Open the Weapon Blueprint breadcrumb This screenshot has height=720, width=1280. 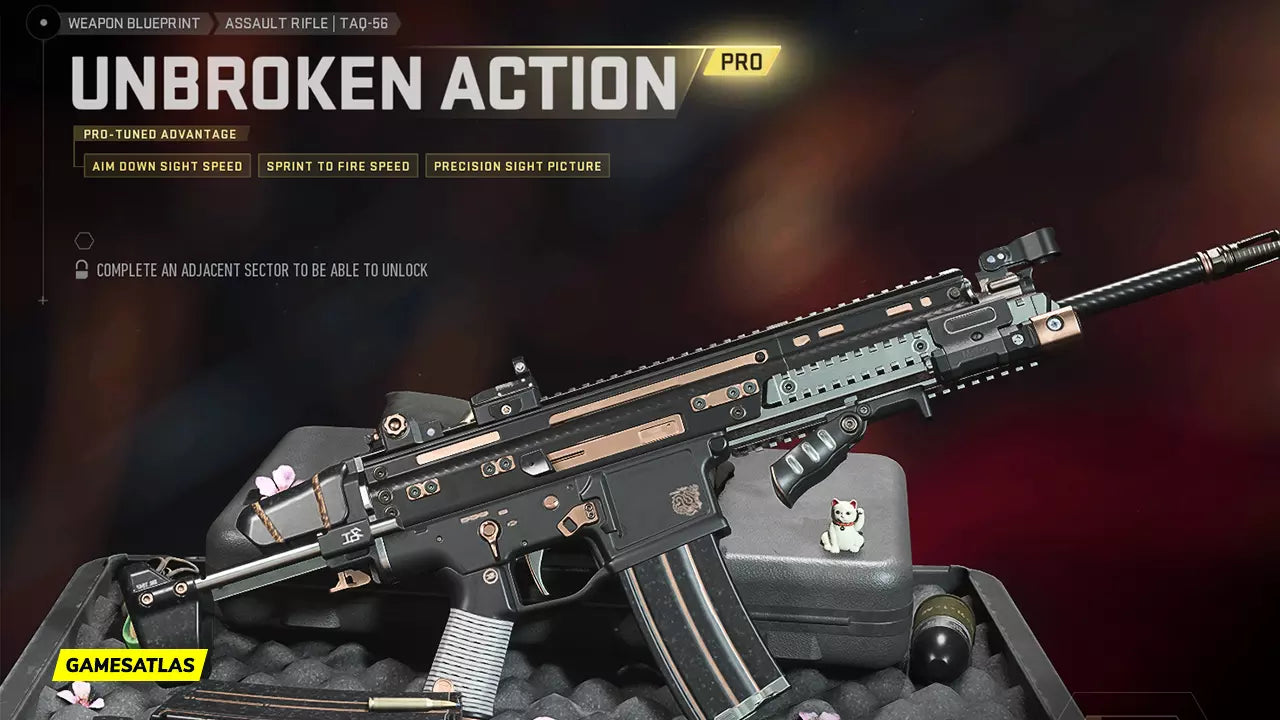(133, 23)
